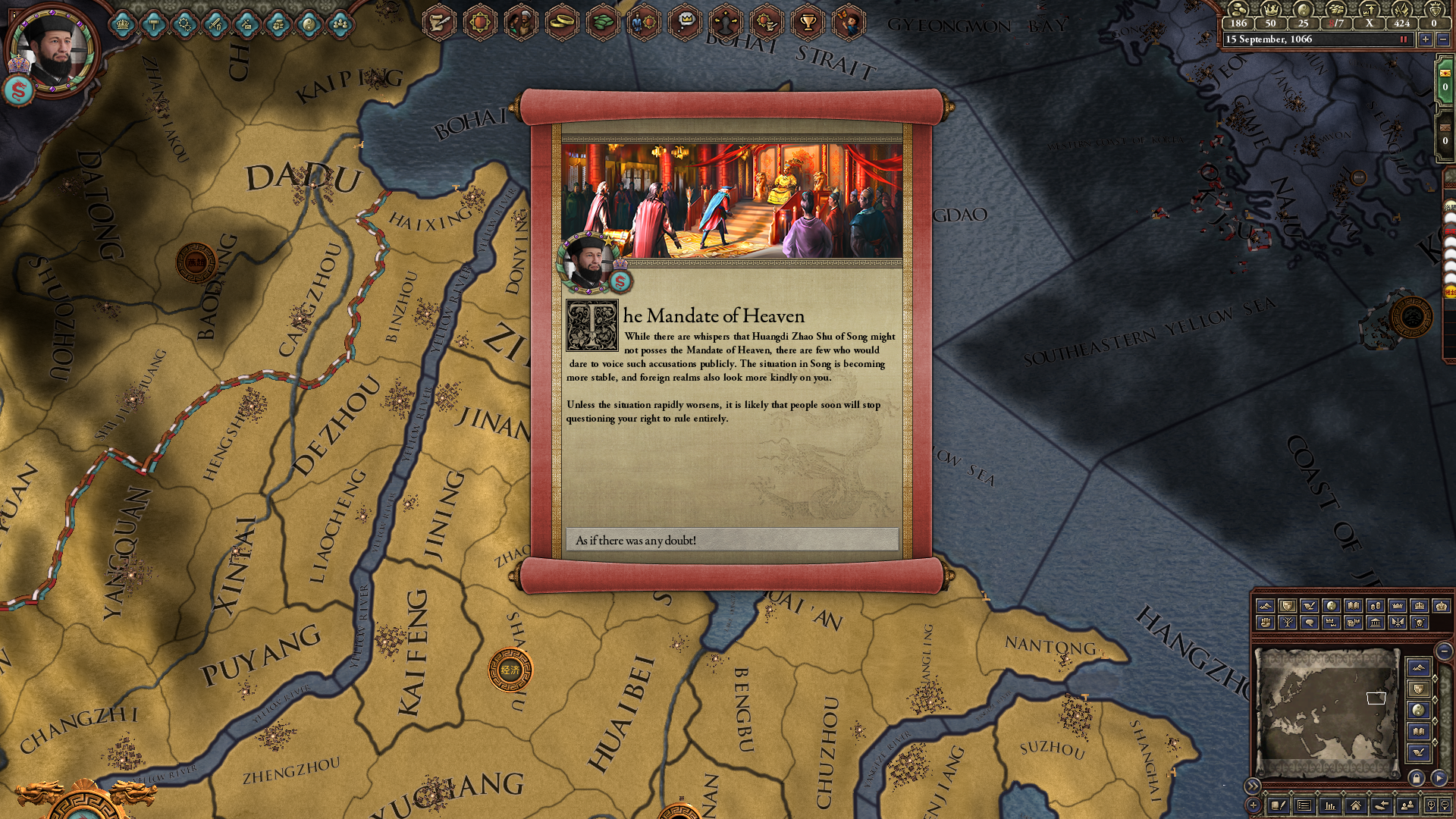The height and width of the screenshot is (819, 1456).
Task: Open the character finder two-people icon
Action: 1408,806
